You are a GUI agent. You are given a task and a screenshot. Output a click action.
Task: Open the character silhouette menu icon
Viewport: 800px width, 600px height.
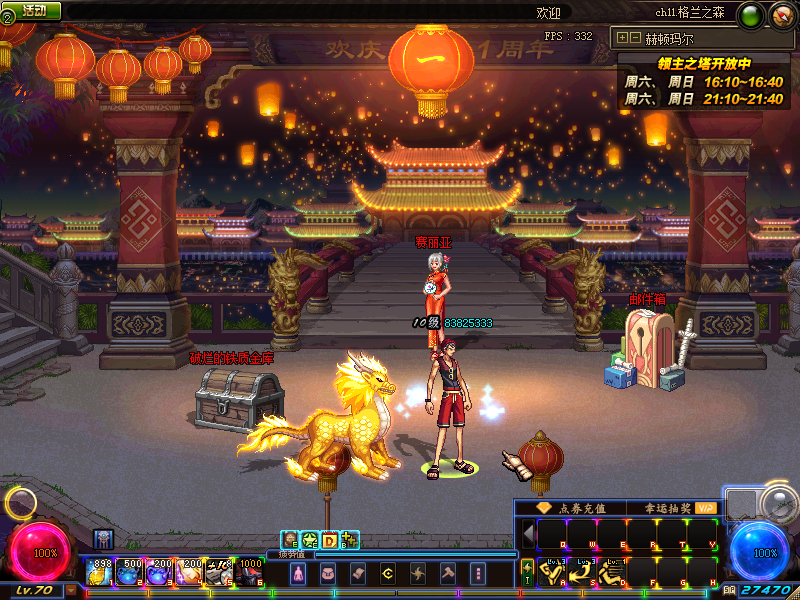297,573
